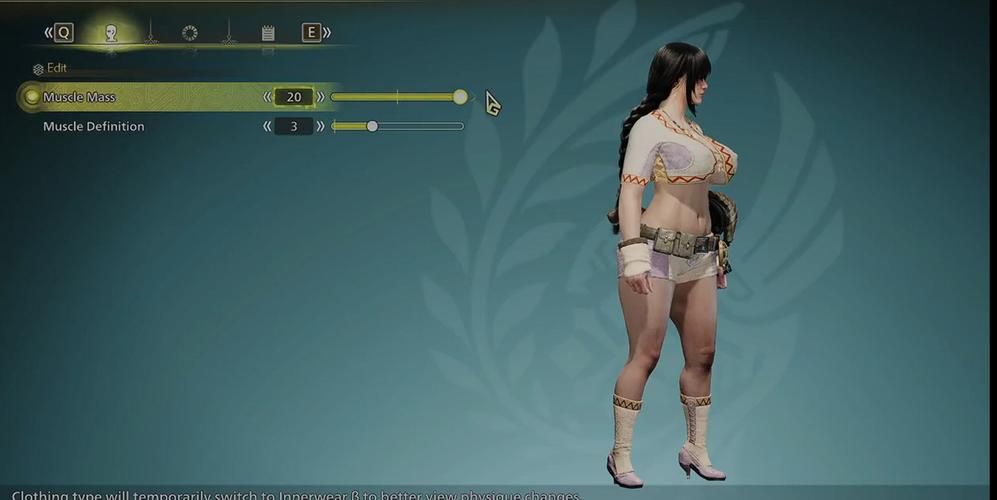Click the Muscle Mass value box showing 20

(294, 97)
